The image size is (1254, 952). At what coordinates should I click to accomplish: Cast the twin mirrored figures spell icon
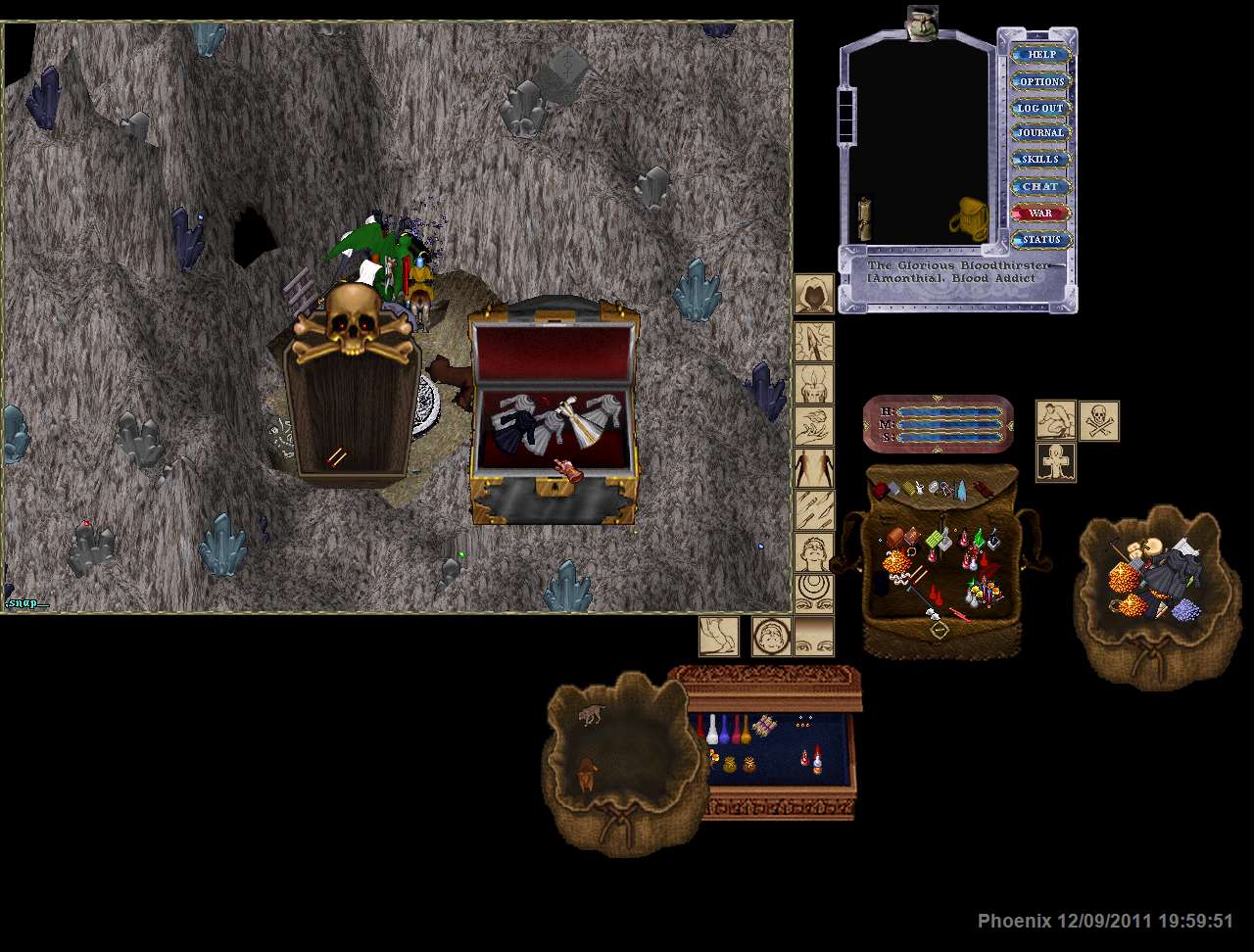814,469
